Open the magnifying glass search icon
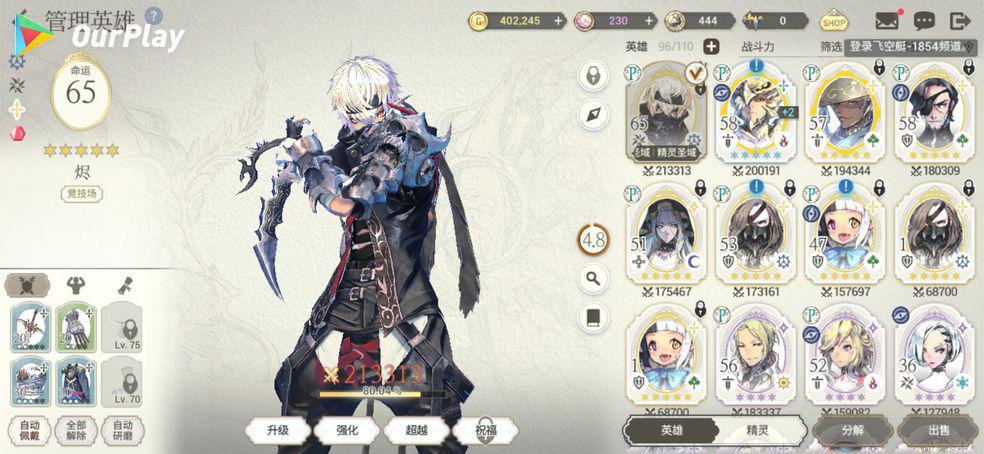 (x=593, y=278)
